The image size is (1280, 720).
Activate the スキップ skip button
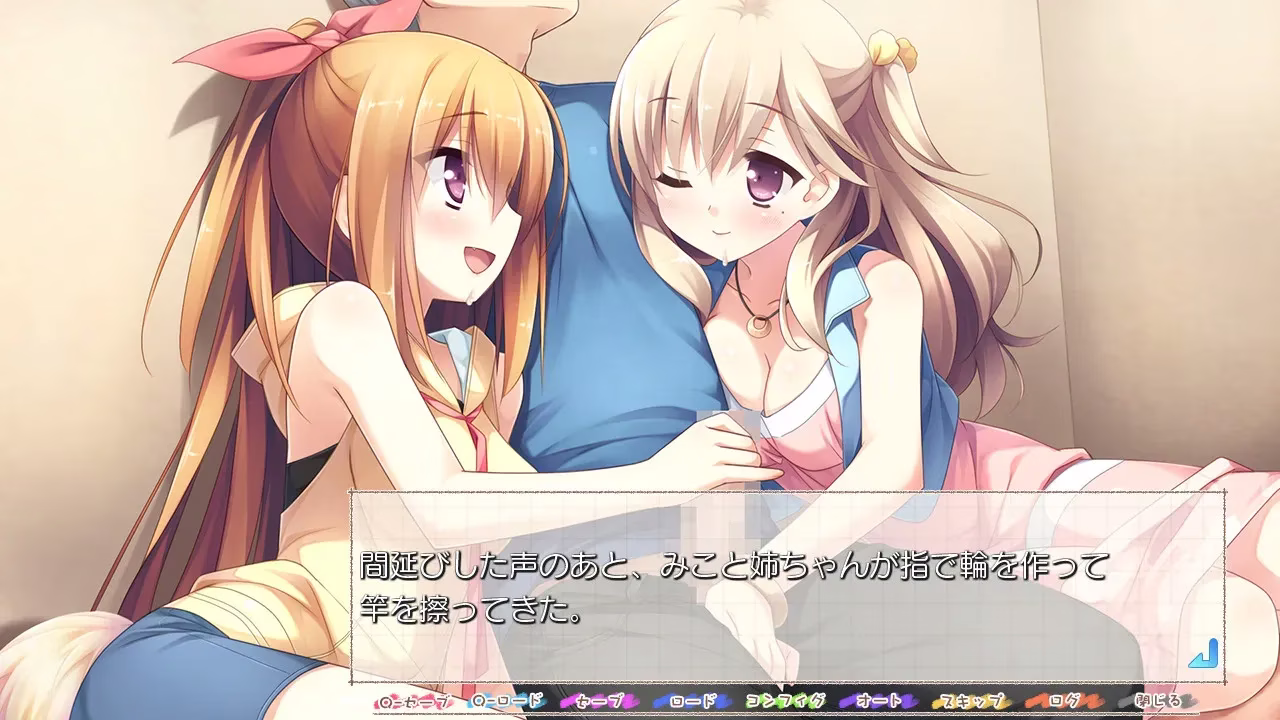pos(968,701)
